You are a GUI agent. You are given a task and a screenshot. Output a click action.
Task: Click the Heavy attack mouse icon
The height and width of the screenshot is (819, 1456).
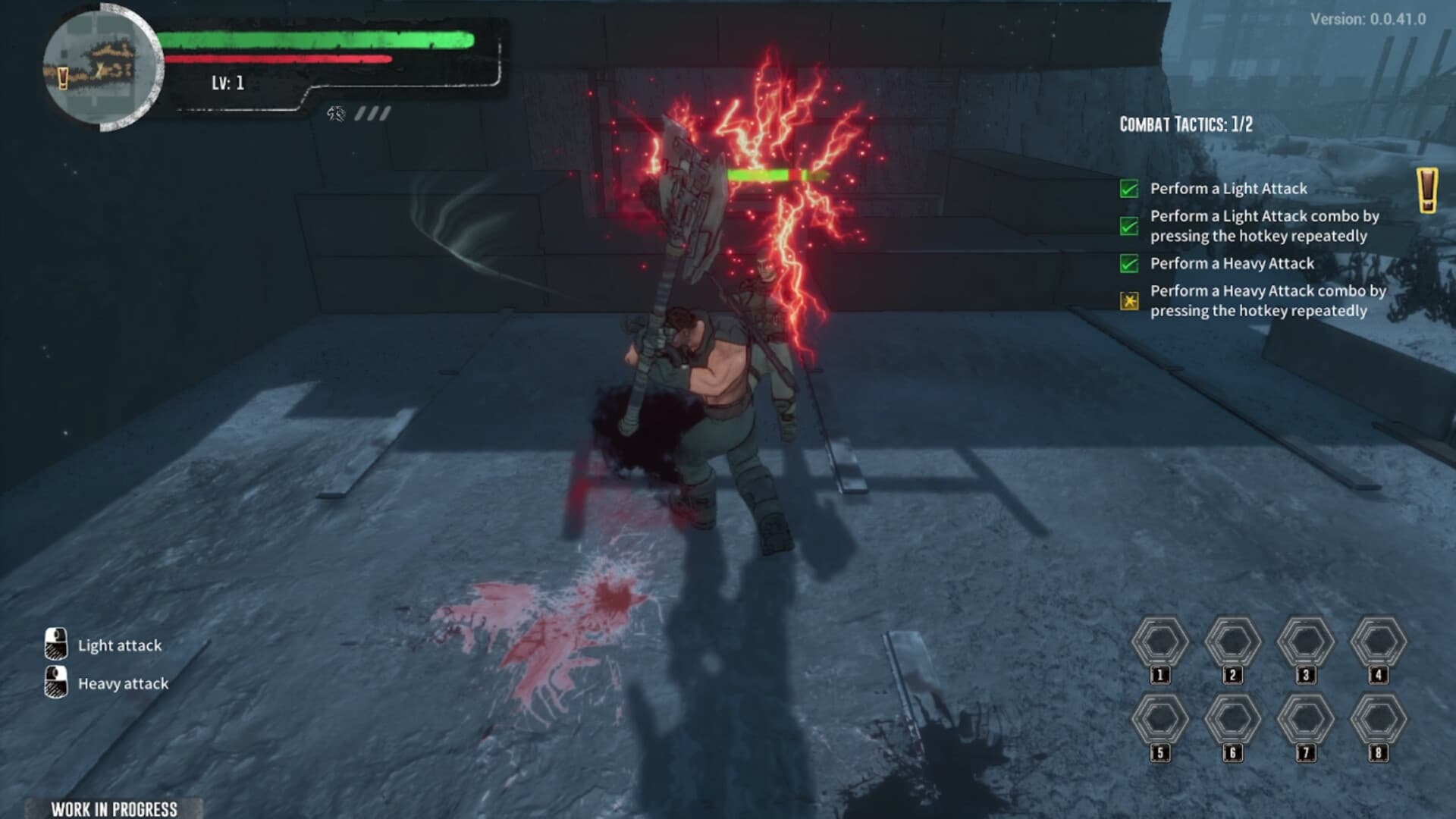coord(55,681)
